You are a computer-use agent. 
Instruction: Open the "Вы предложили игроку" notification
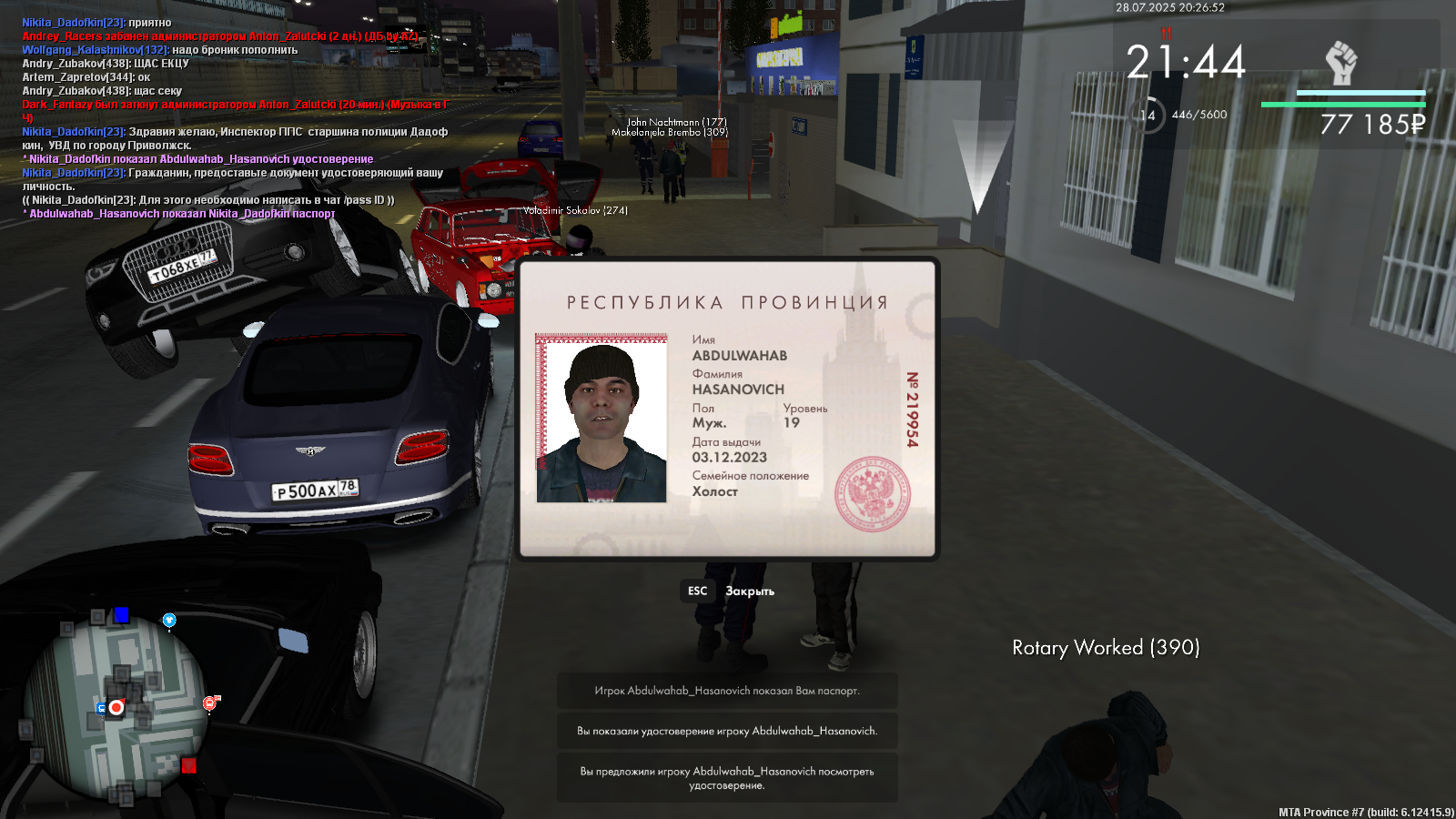point(727,778)
